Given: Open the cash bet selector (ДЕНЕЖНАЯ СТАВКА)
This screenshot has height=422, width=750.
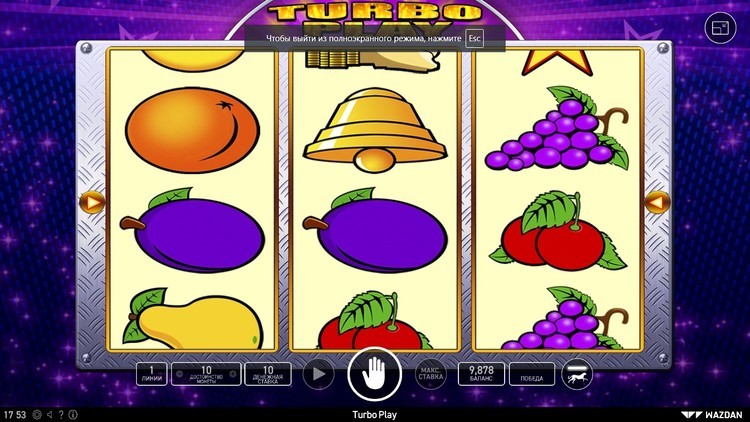Looking at the screenshot, I should (268, 375).
